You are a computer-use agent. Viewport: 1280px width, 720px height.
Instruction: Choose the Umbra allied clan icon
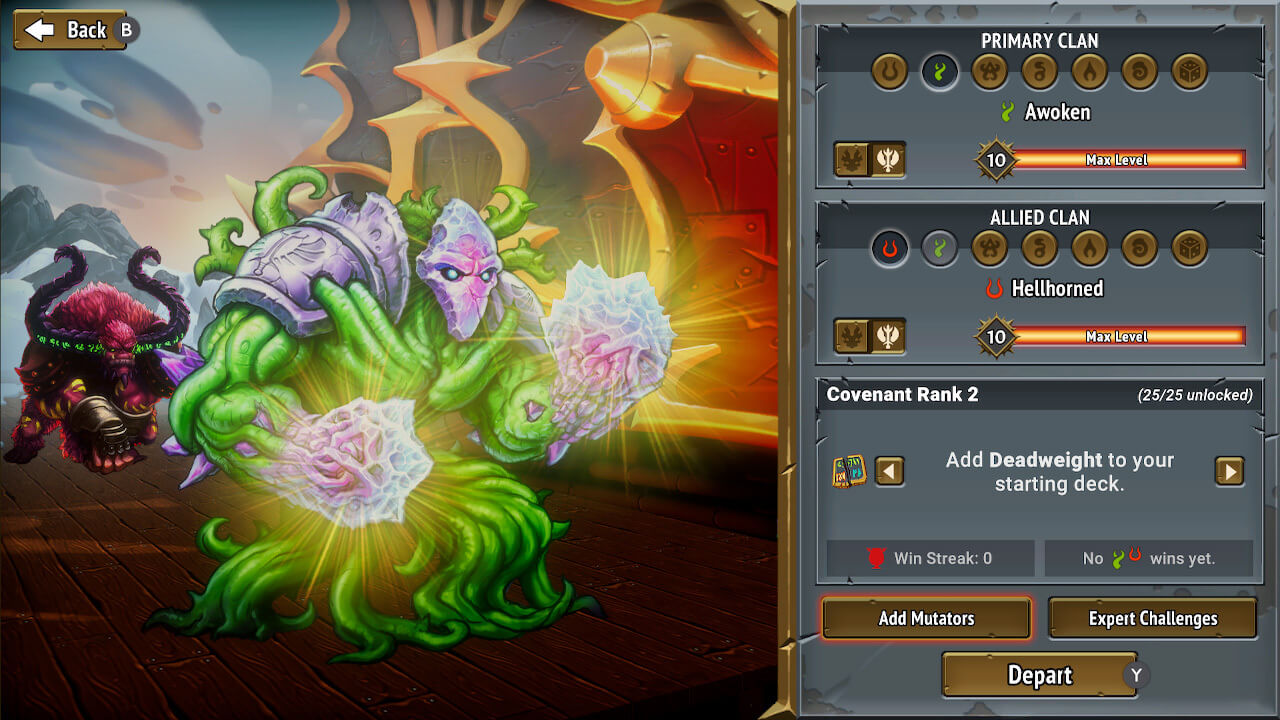tap(1039, 248)
